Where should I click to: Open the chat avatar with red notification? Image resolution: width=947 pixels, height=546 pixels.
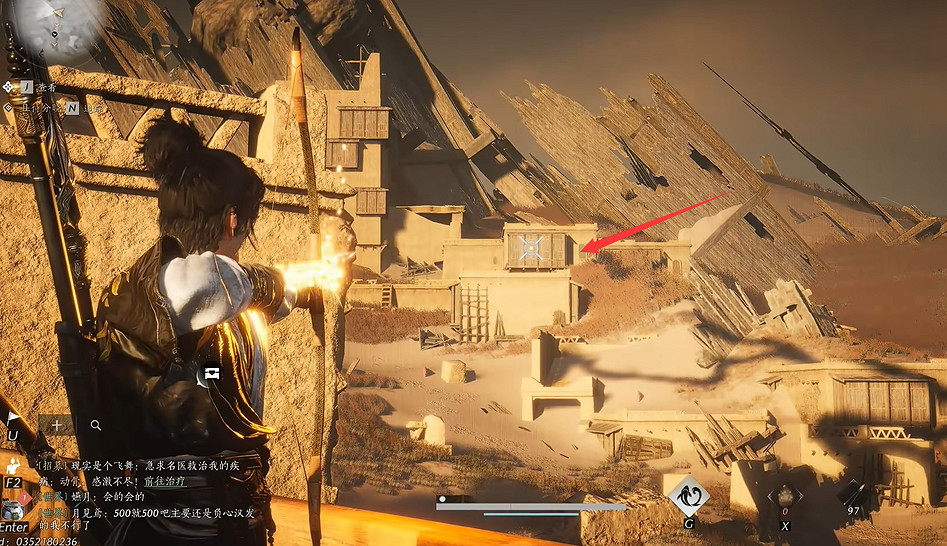tap(14, 505)
